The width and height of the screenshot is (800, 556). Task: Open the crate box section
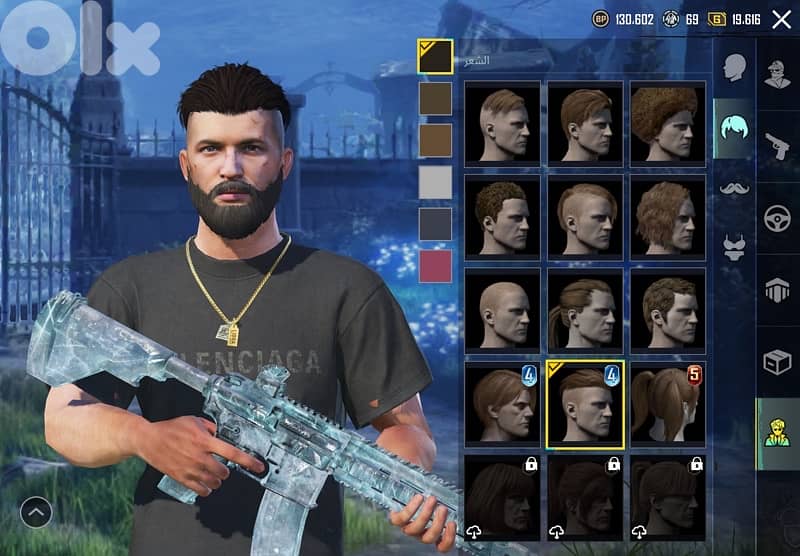tap(777, 362)
